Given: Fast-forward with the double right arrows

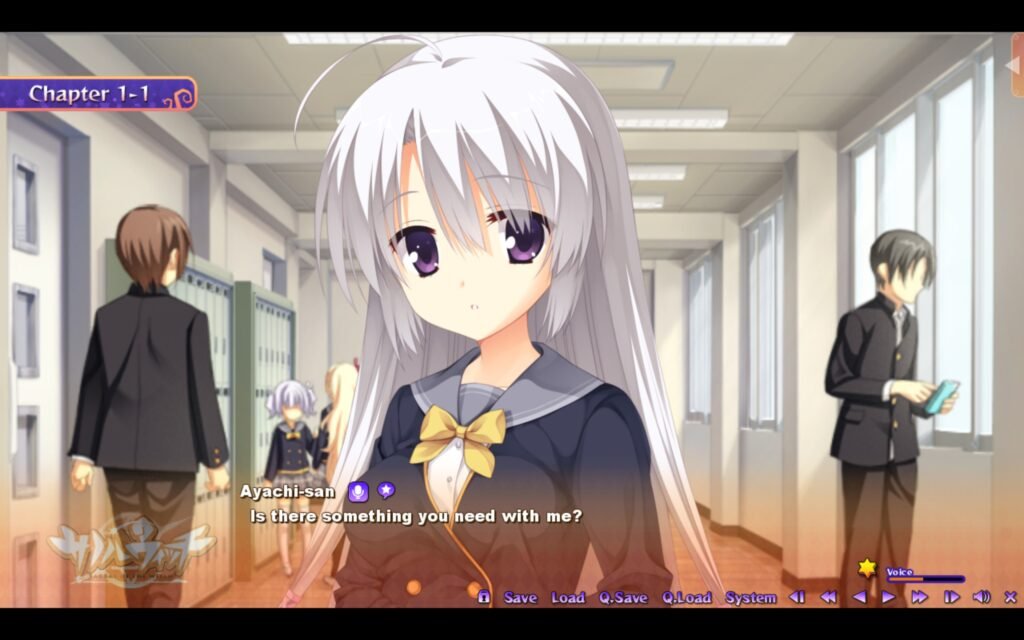Looking at the screenshot, I should [x=919, y=597].
